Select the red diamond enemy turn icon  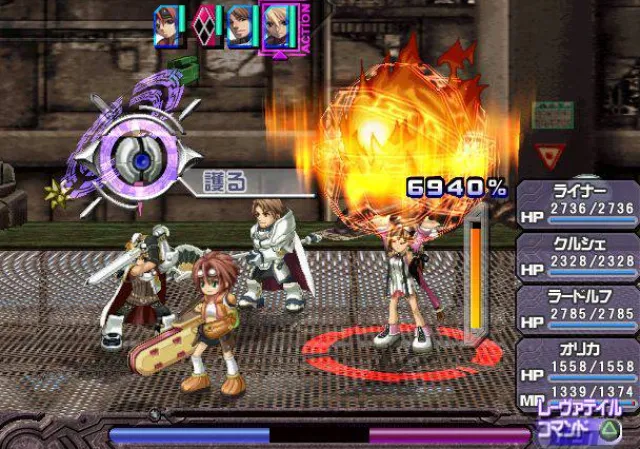[x=205, y=26]
